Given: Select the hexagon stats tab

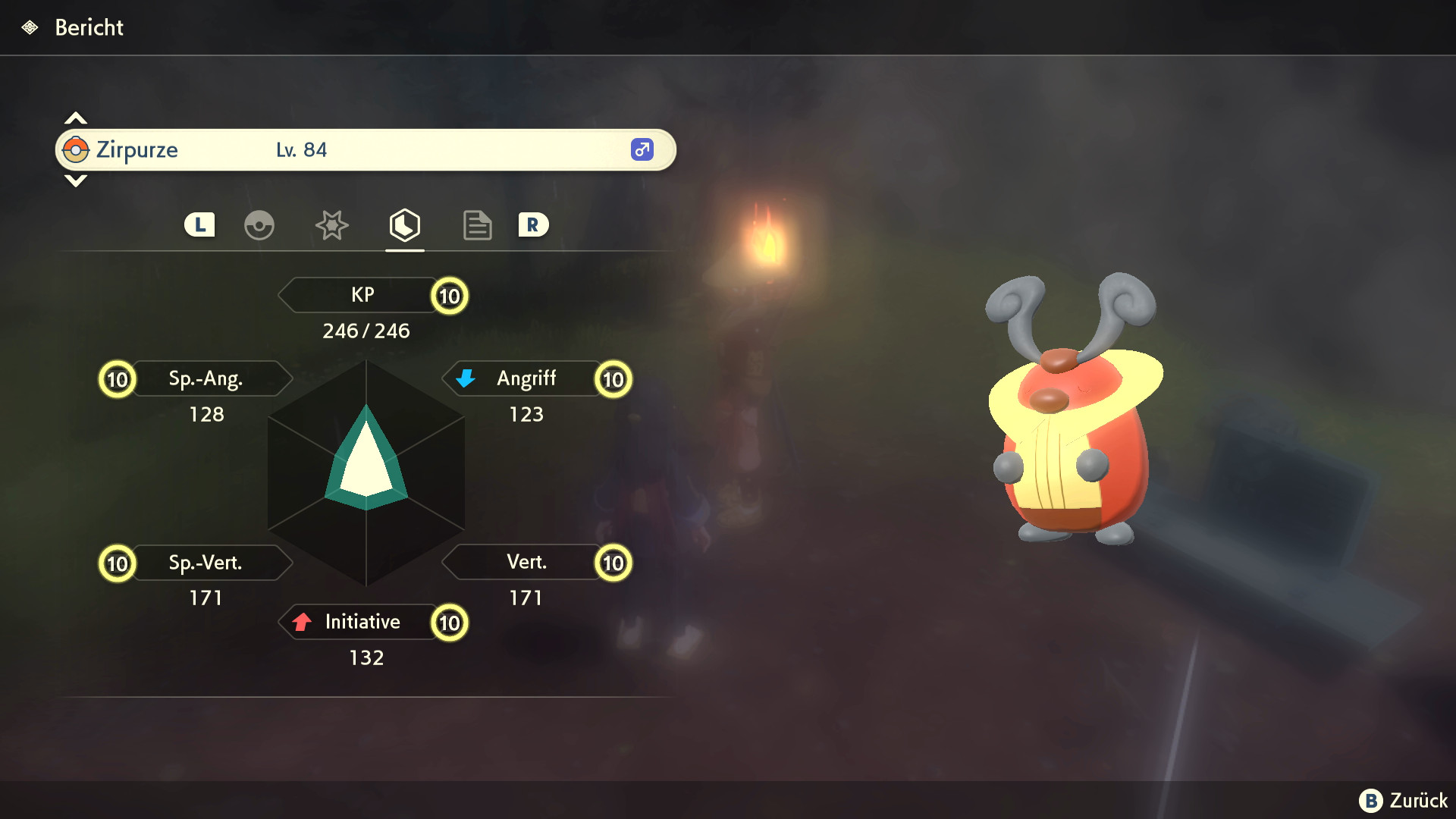Looking at the screenshot, I should pos(404,225).
